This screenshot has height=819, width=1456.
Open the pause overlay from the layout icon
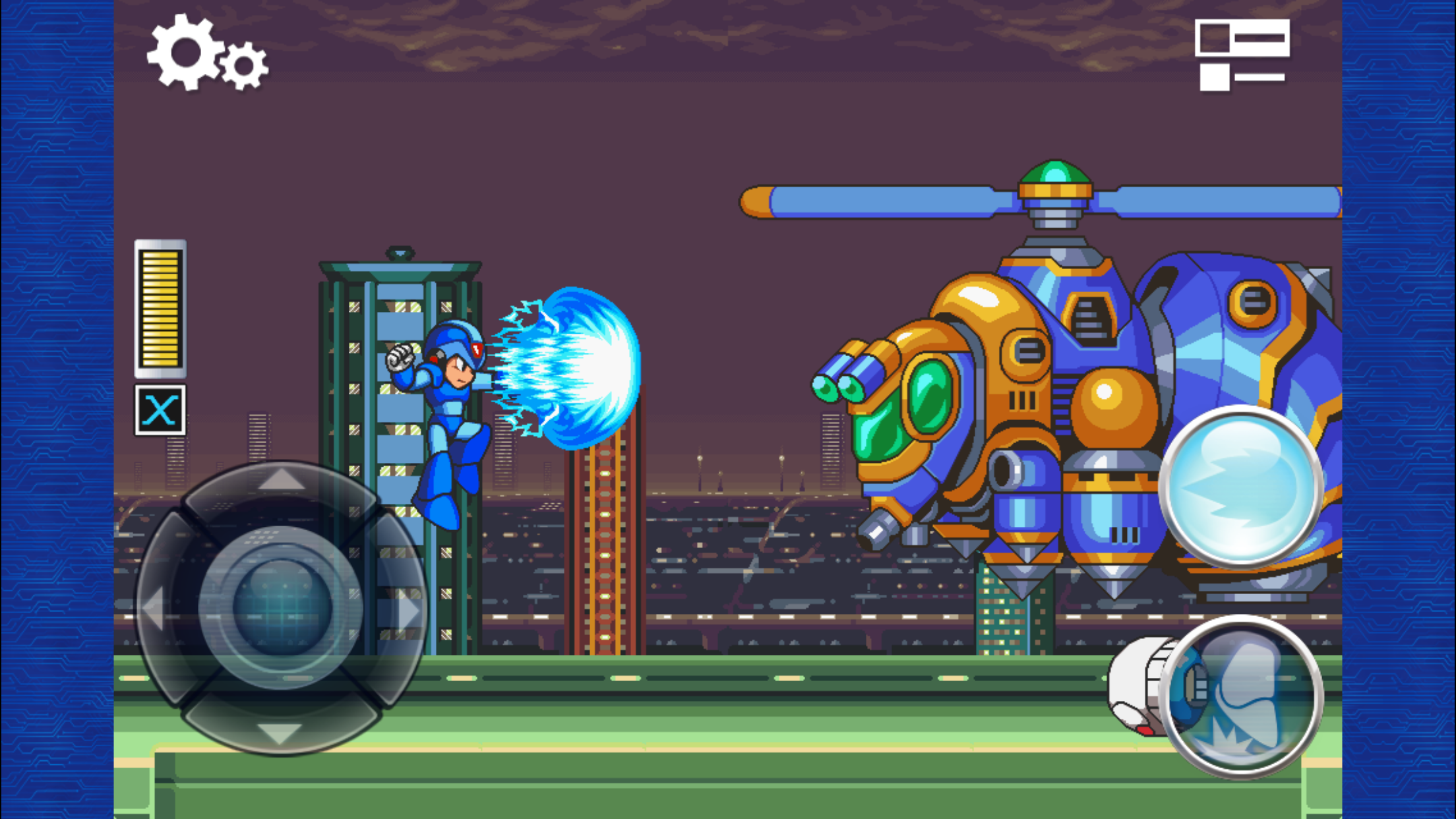pyautogui.click(x=1242, y=56)
